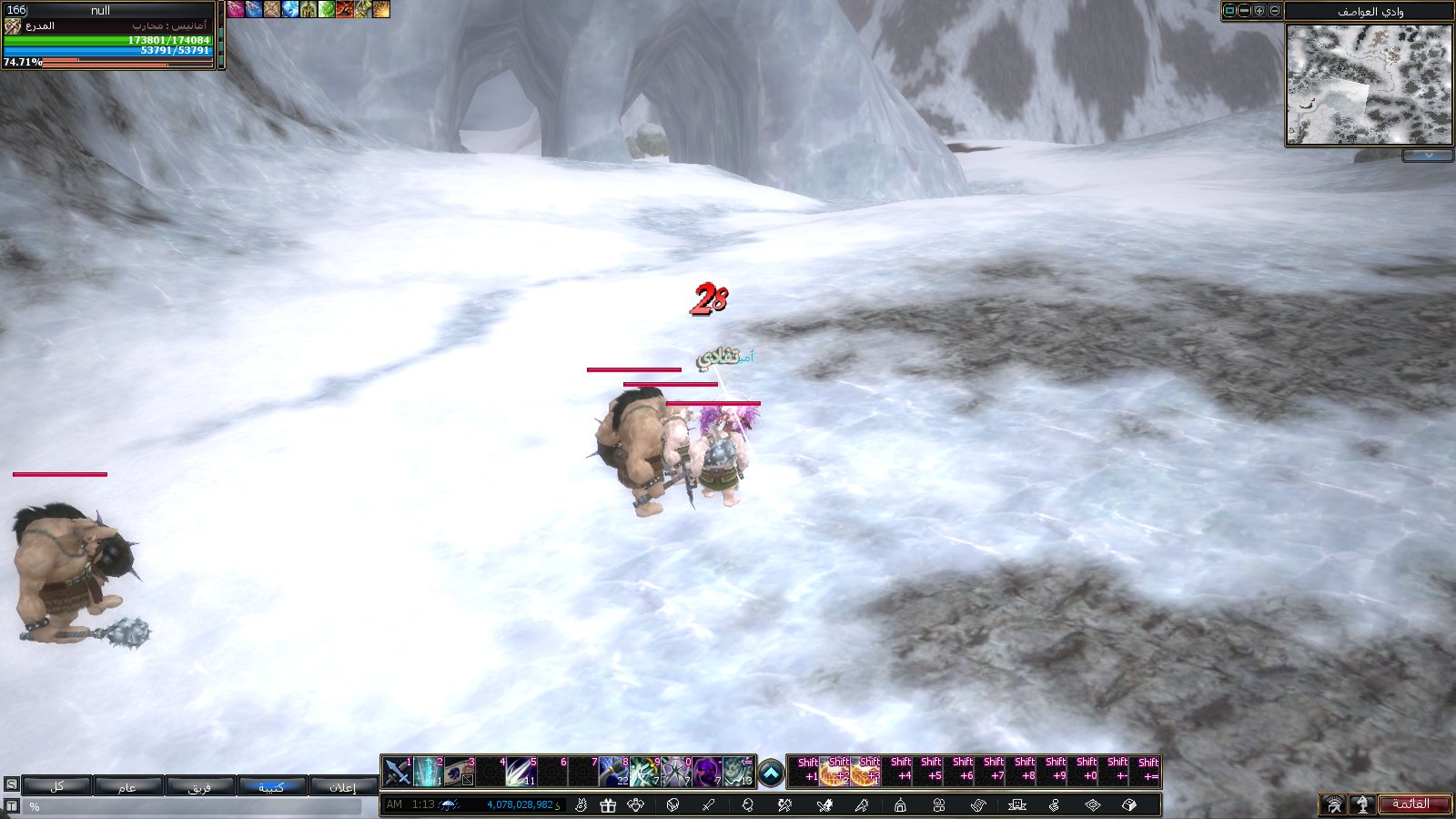Zoom in the minimap with plus button
This screenshot has height=819, width=1456.
click(1259, 11)
